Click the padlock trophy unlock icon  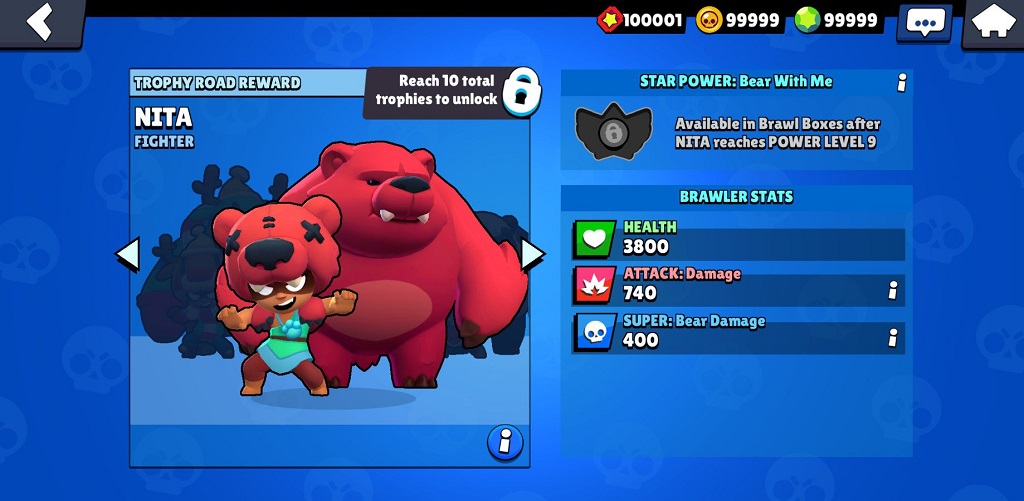(518, 92)
